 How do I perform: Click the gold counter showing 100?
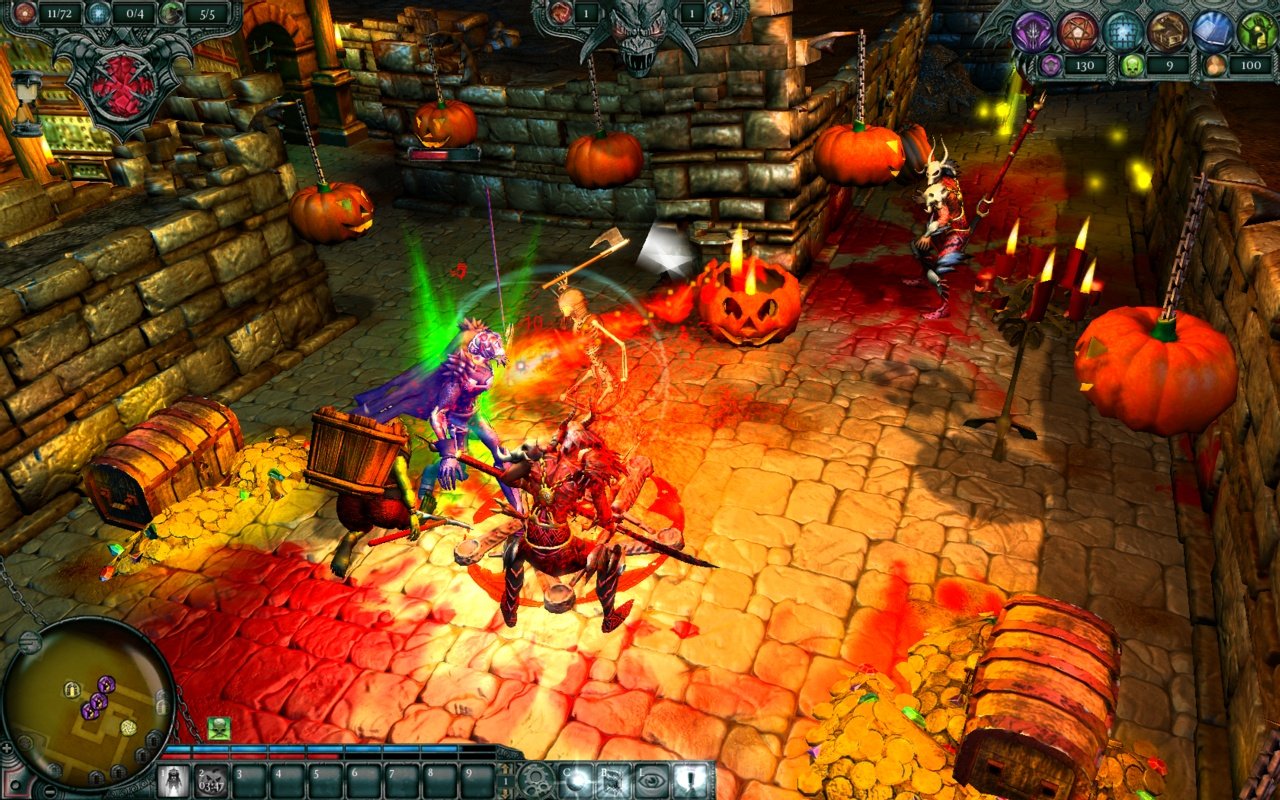pos(1250,64)
